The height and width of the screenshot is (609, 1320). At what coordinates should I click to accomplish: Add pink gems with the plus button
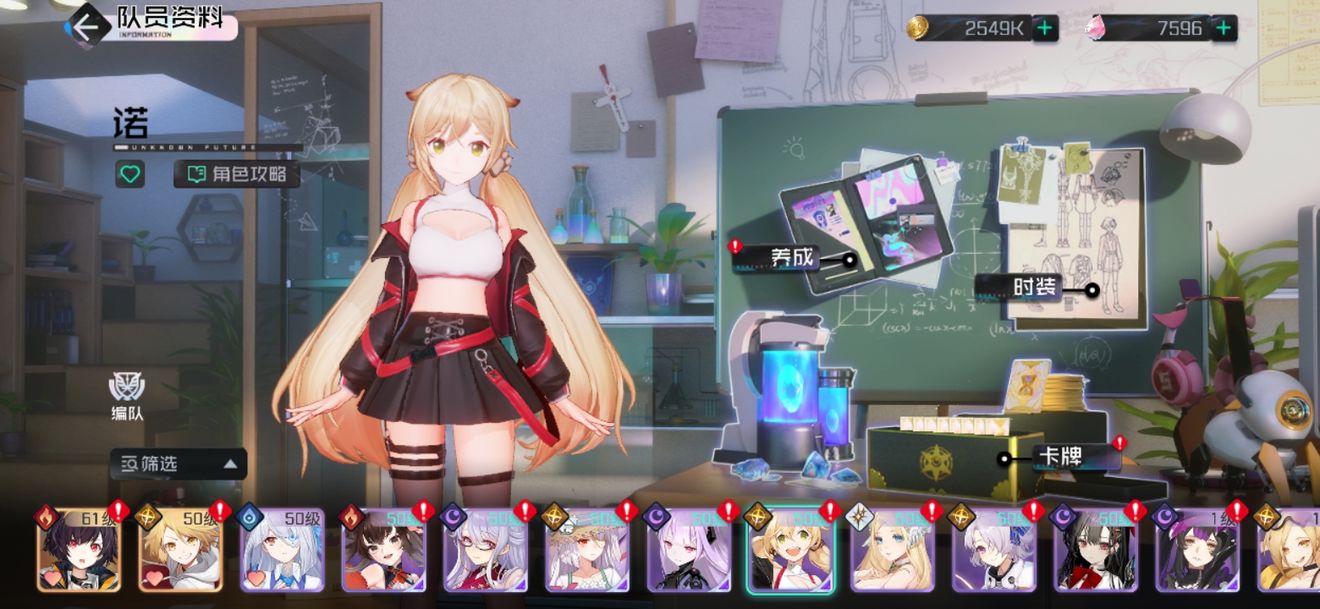[1222, 28]
